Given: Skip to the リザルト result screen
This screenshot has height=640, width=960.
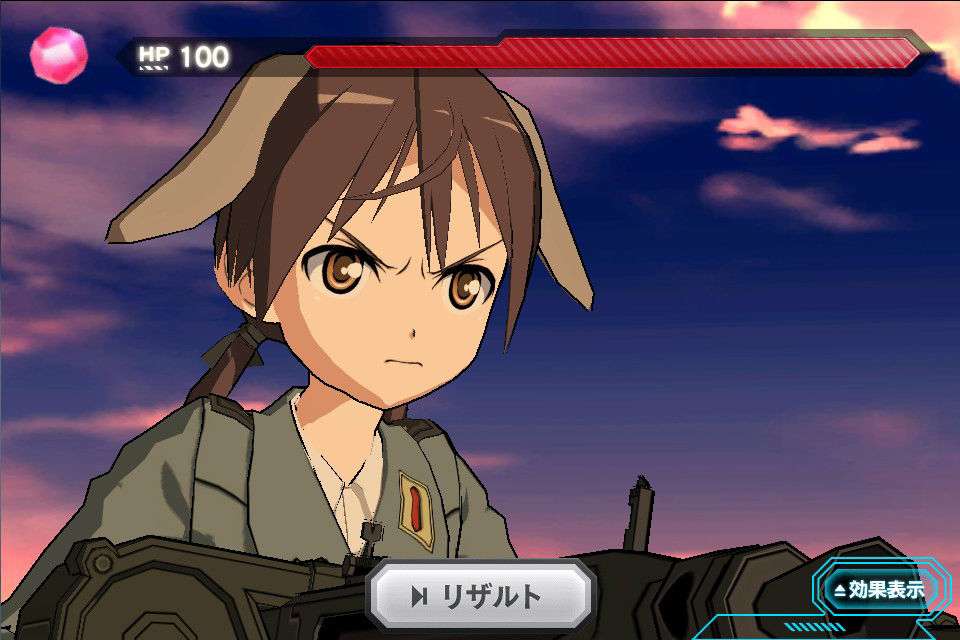Looking at the screenshot, I should pyautogui.click(x=479, y=597).
